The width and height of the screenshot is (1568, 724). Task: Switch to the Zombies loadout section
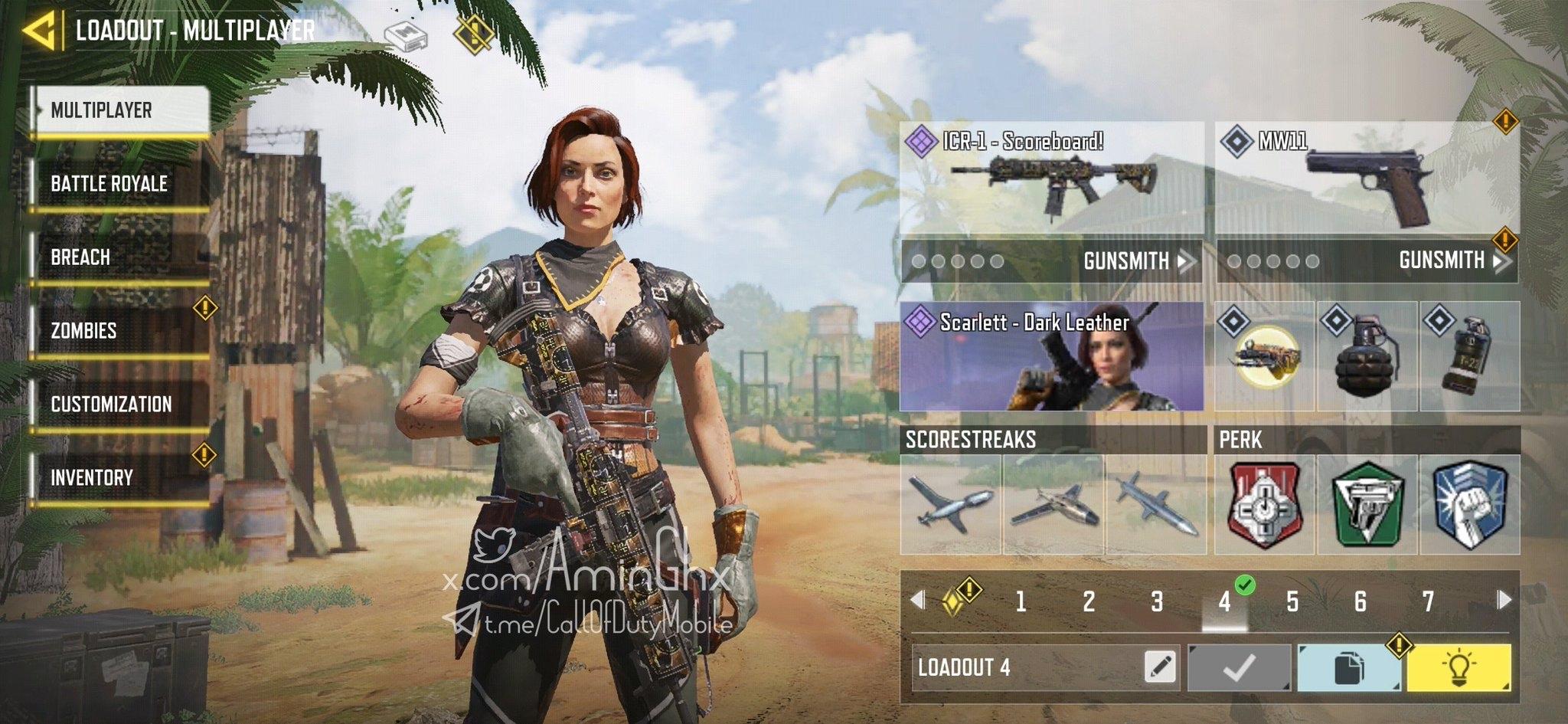pos(119,331)
